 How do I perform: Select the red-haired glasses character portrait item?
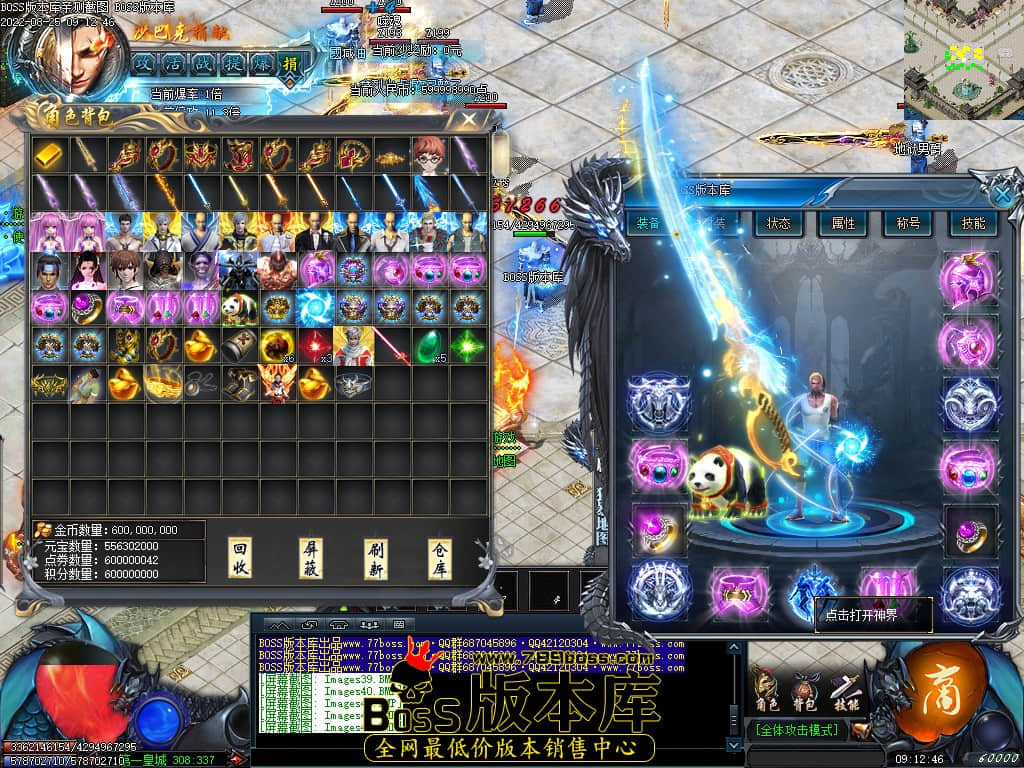pos(430,155)
